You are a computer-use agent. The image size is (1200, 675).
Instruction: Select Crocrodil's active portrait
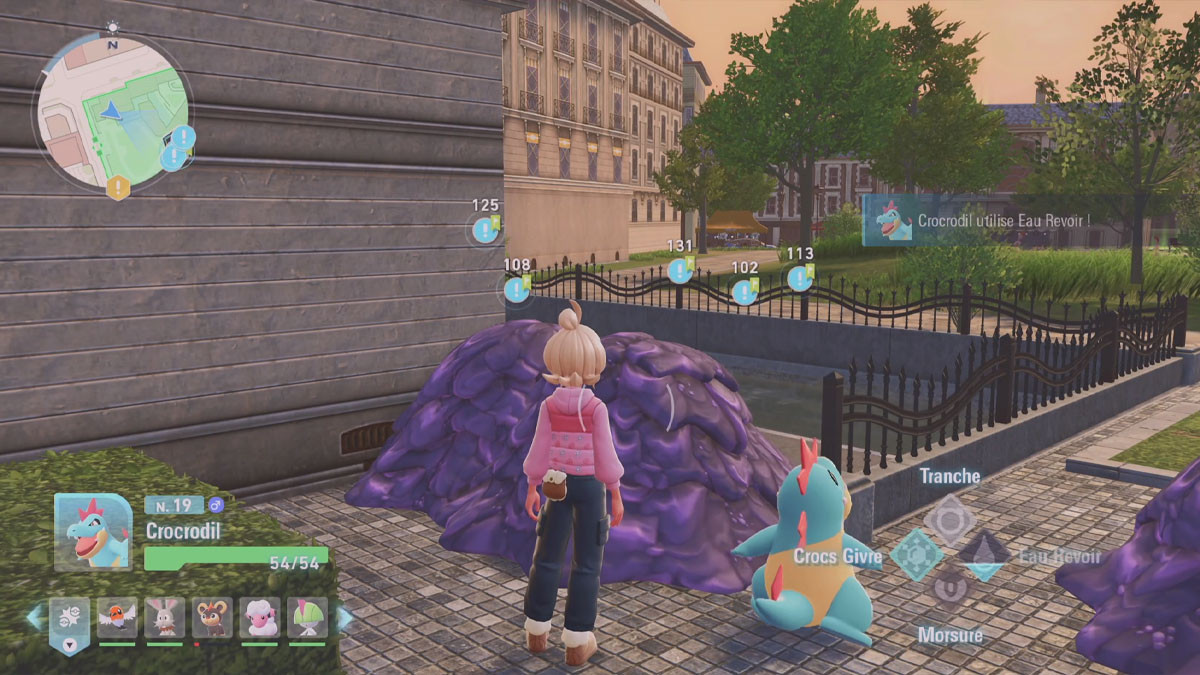click(93, 531)
